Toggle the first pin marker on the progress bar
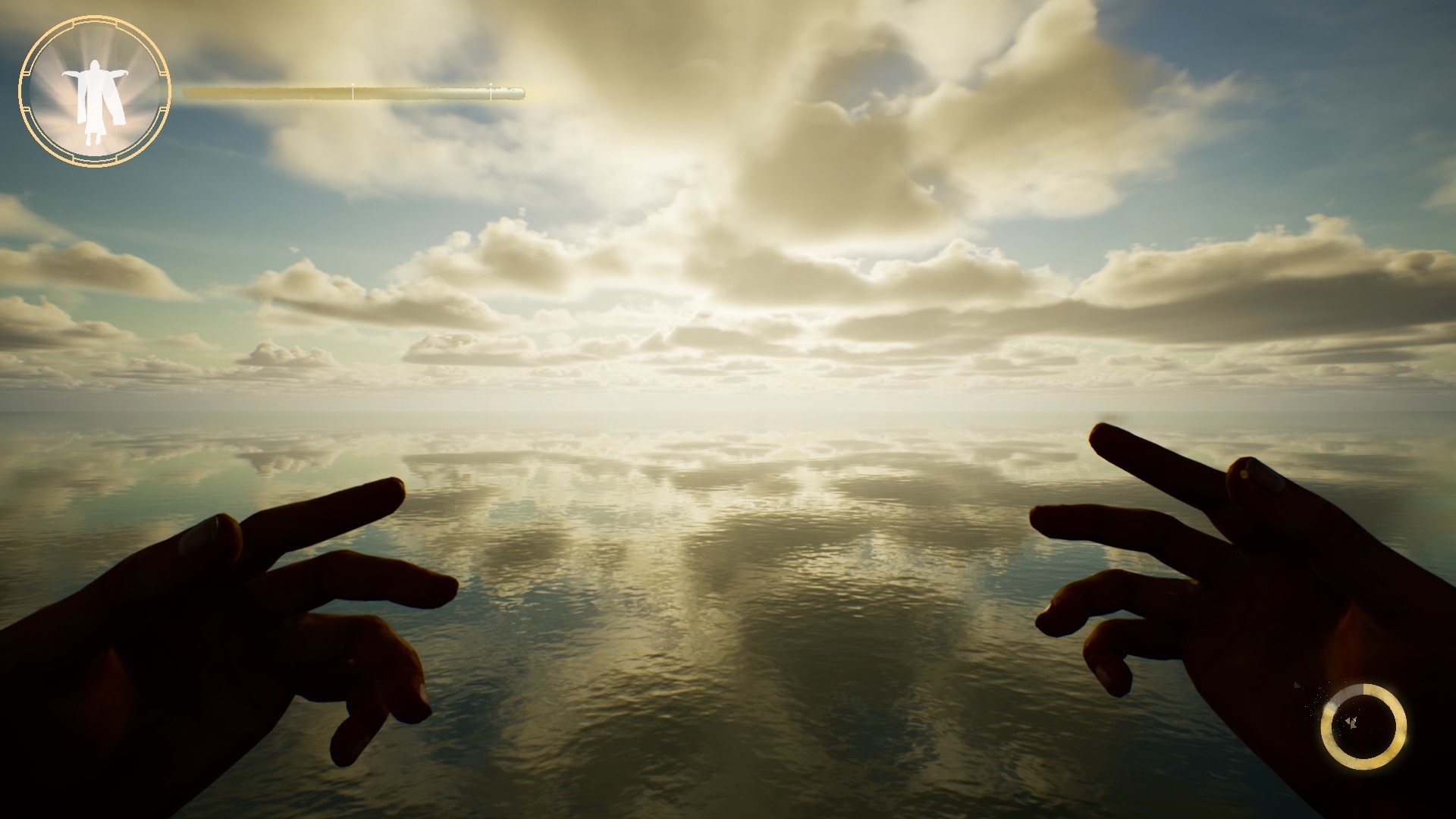The image size is (1456, 819). point(353,87)
